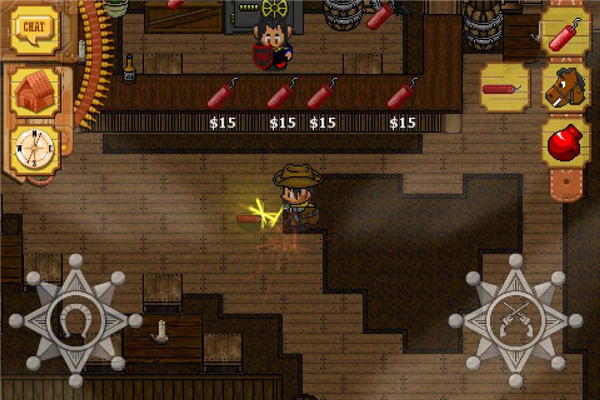
Task: Choose the horse head icon
Action: click(564, 88)
